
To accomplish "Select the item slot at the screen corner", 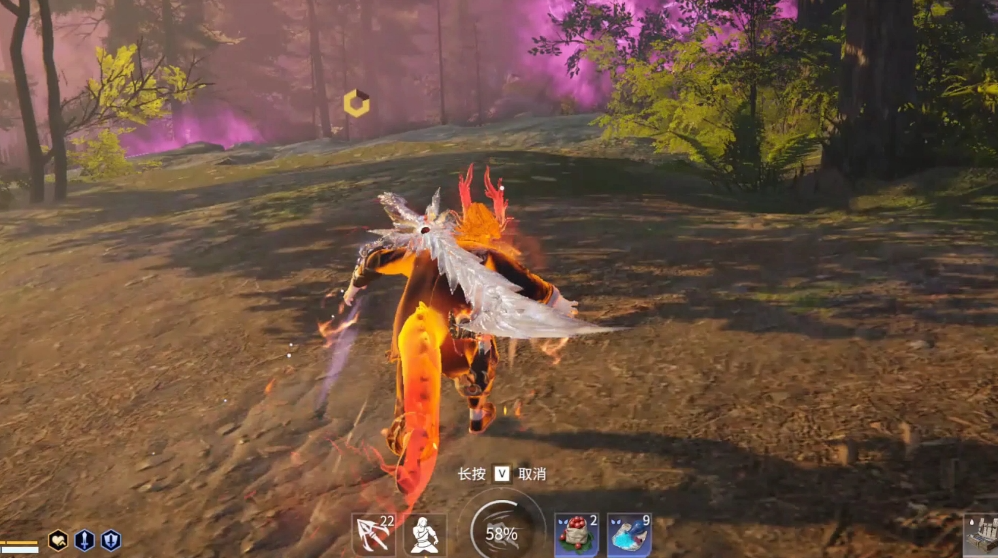I will [x=981, y=536].
